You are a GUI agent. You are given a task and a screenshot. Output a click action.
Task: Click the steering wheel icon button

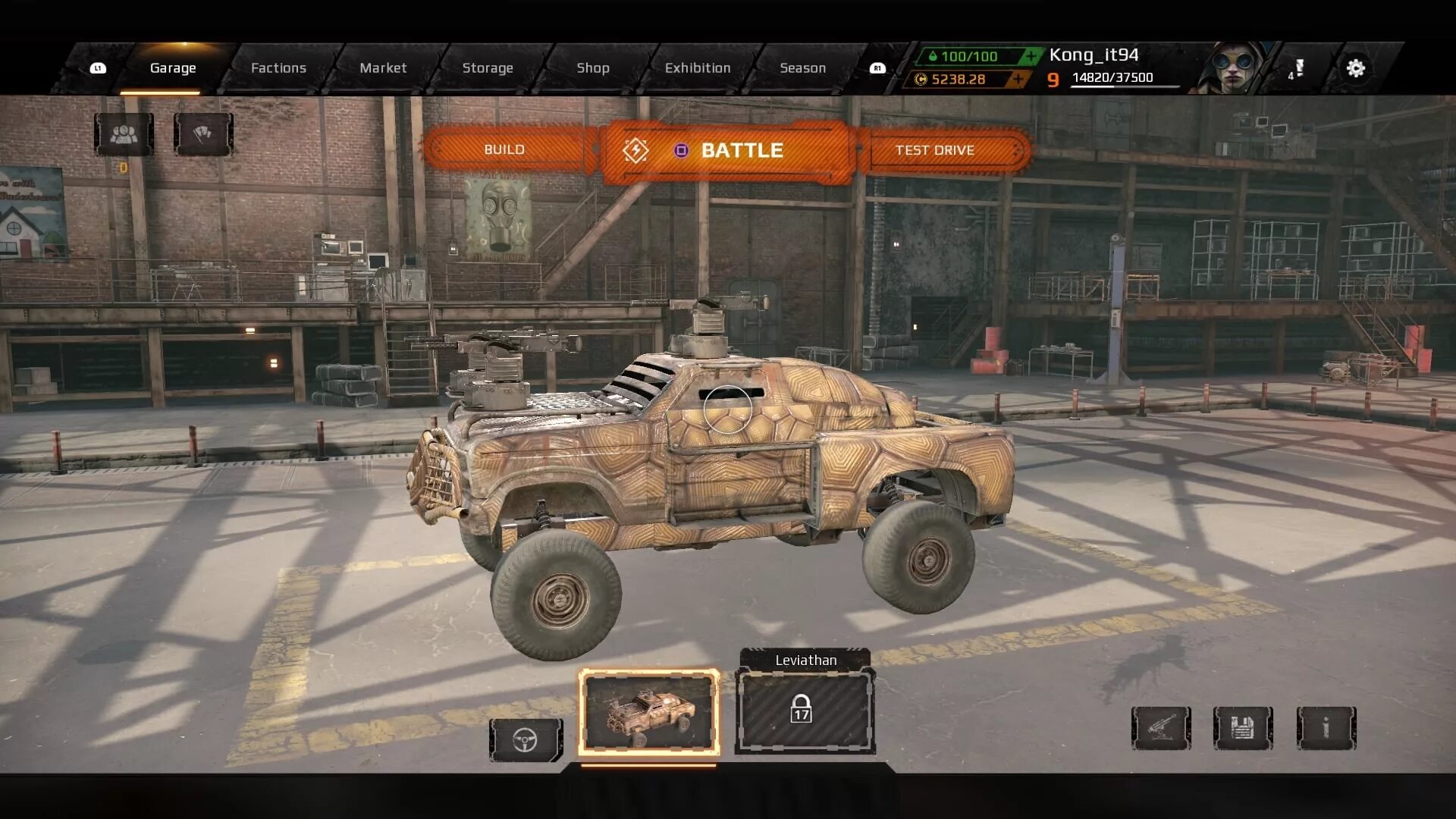point(525,739)
